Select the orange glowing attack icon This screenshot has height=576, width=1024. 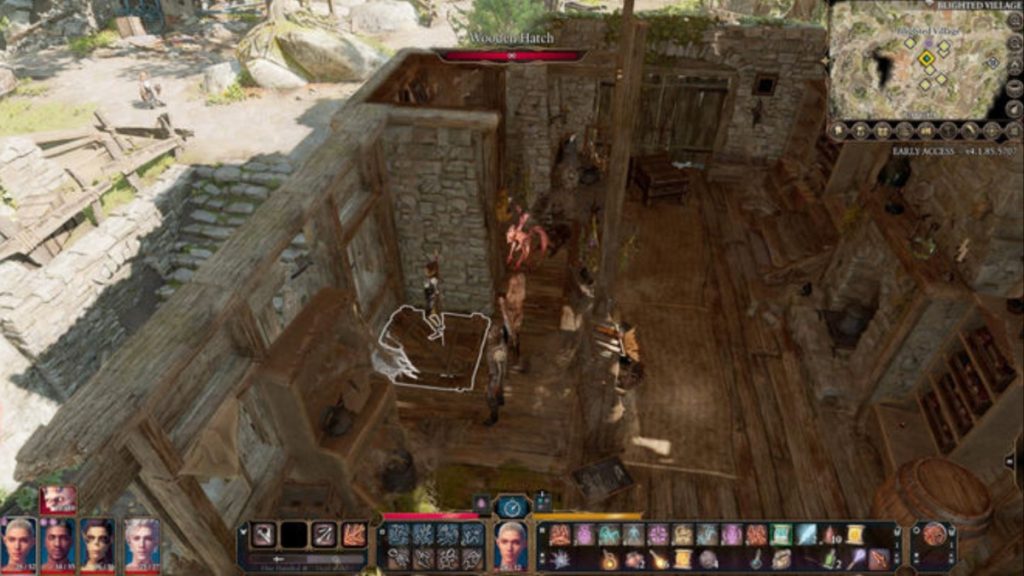pyautogui.click(x=353, y=535)
